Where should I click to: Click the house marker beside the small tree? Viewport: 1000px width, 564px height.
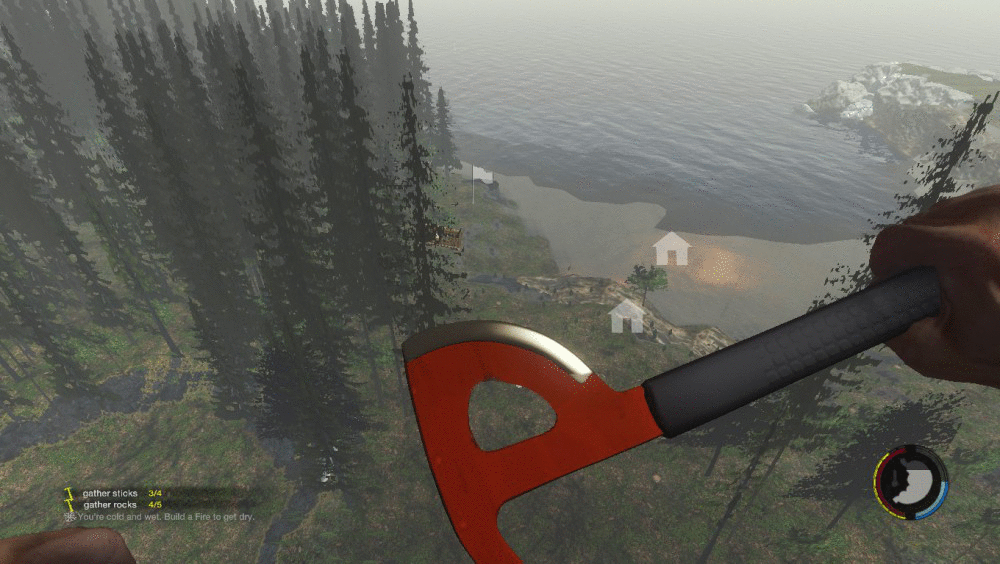(x=627, y=316)
